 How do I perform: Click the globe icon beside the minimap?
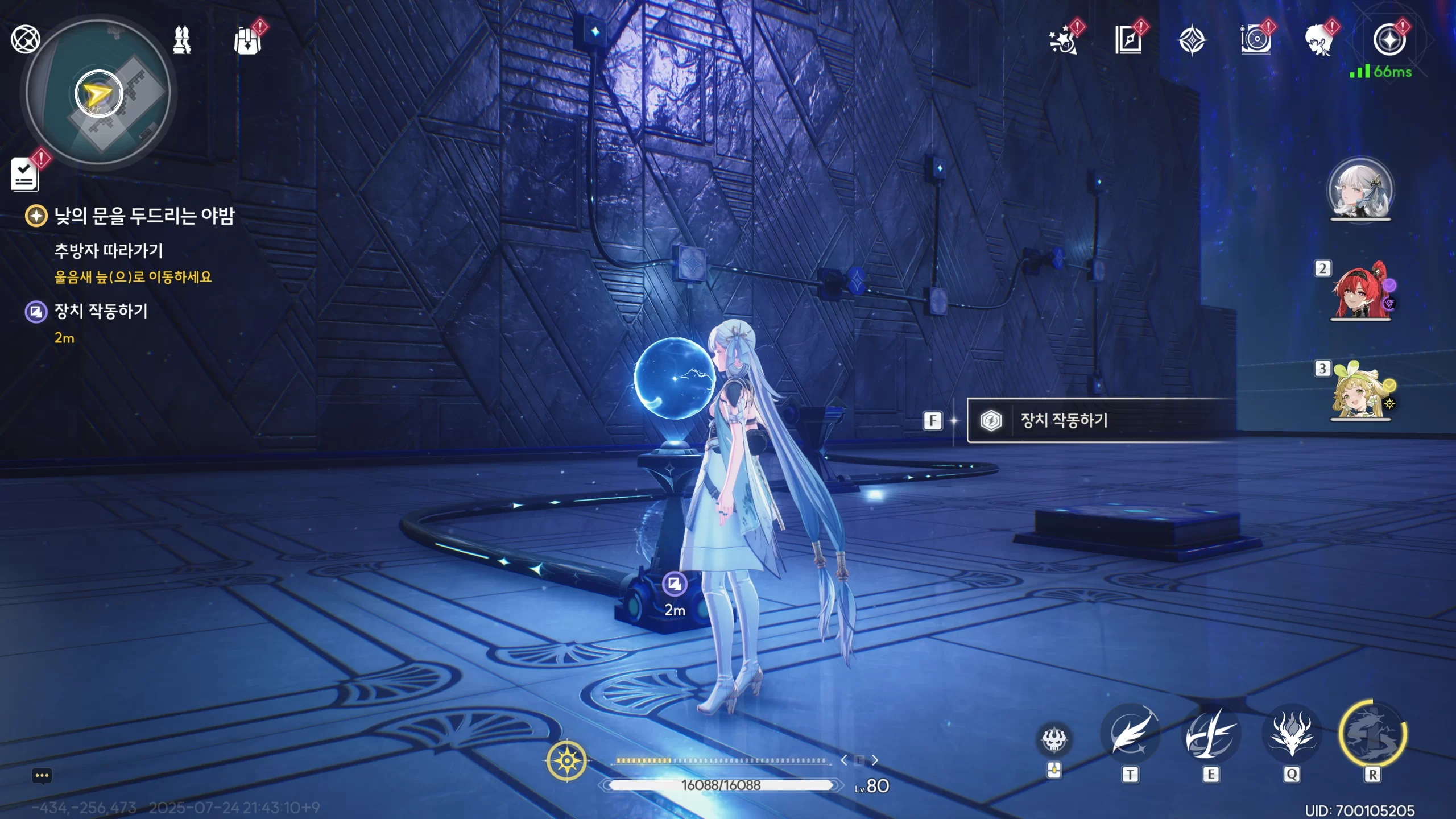26,39
